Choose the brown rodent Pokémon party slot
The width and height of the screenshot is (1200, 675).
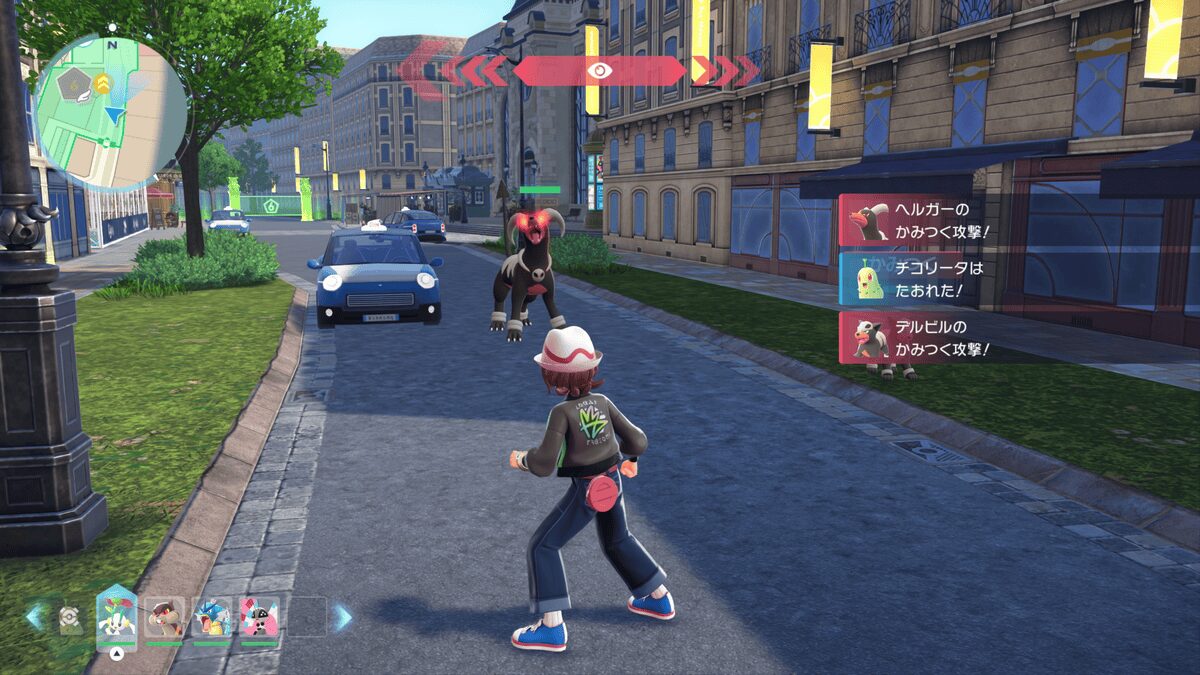(x=164, y=617)
